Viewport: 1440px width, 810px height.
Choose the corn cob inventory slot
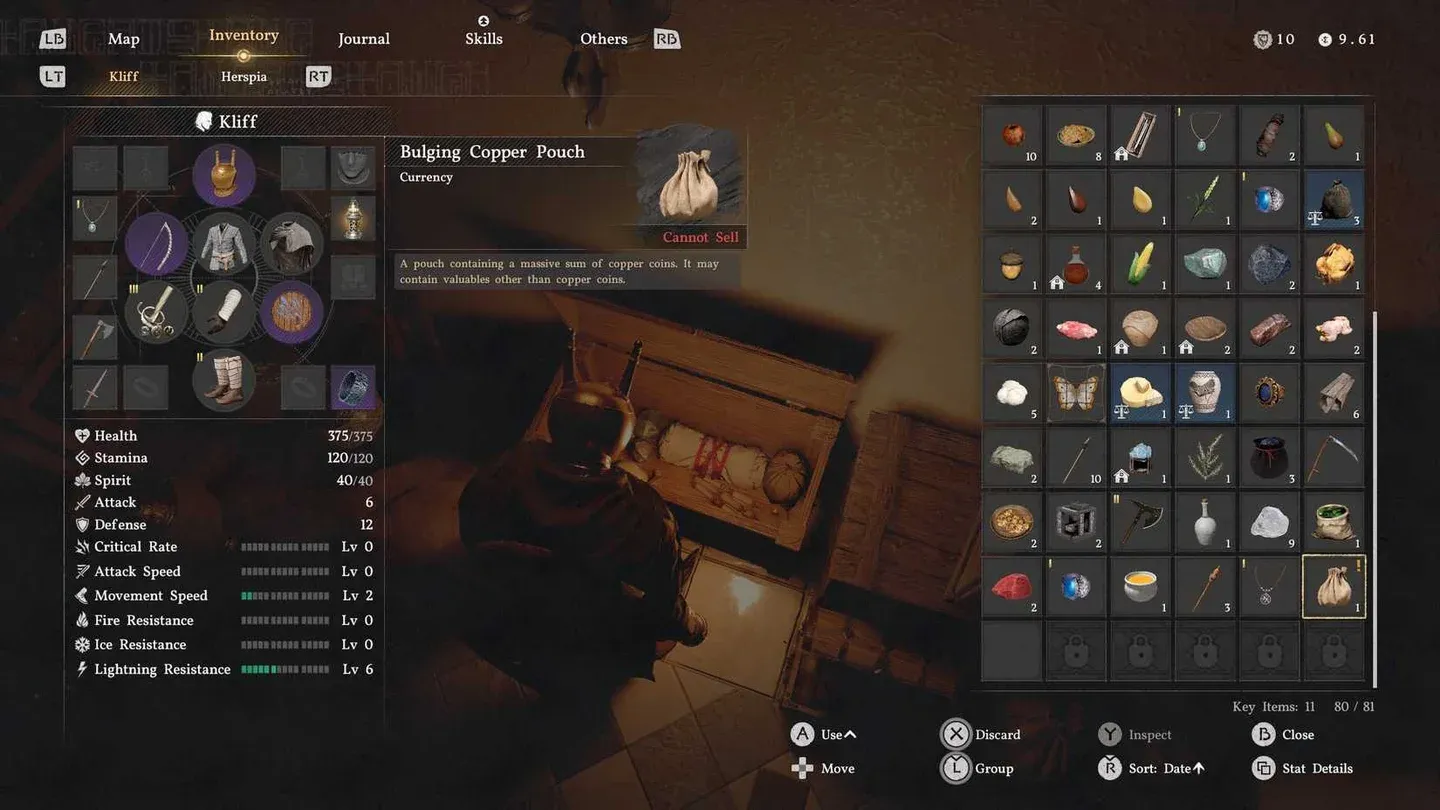pos(1140,264)
